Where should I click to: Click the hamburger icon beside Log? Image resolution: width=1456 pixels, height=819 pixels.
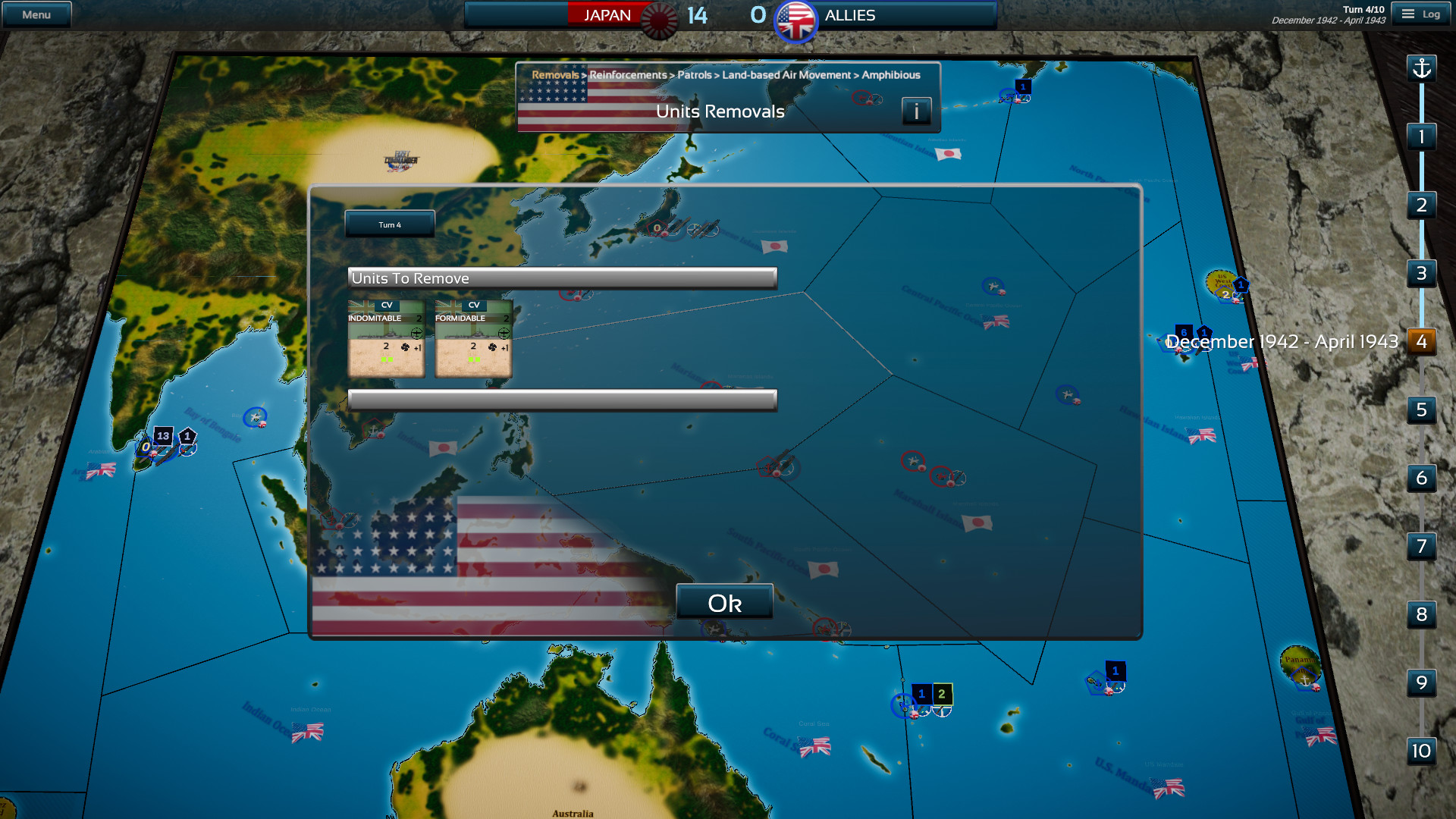(x=1408, y=13)
